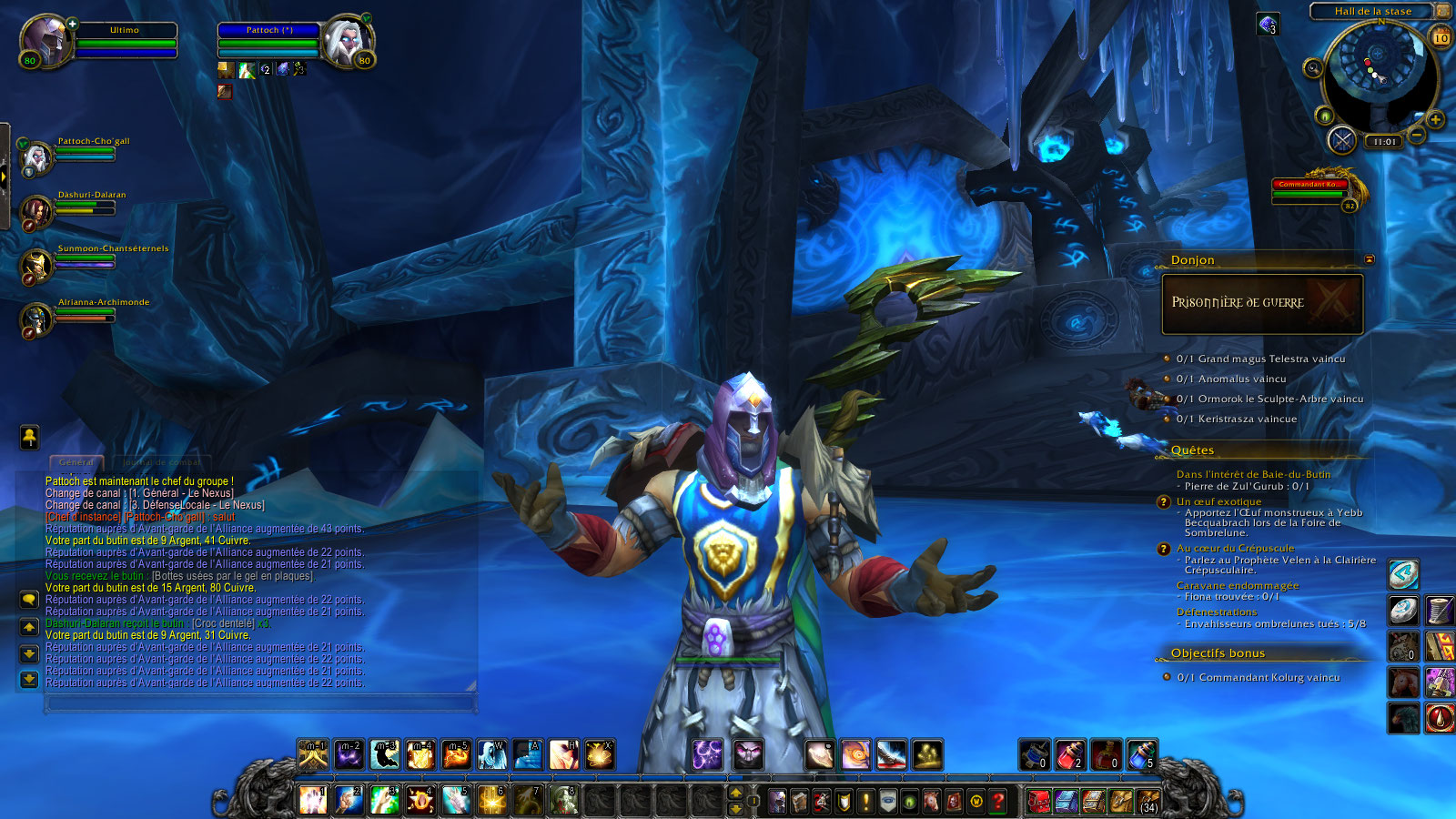Open the minimap tracking magnifier button
This screenshot has height=819, width=1456.
1312,68
